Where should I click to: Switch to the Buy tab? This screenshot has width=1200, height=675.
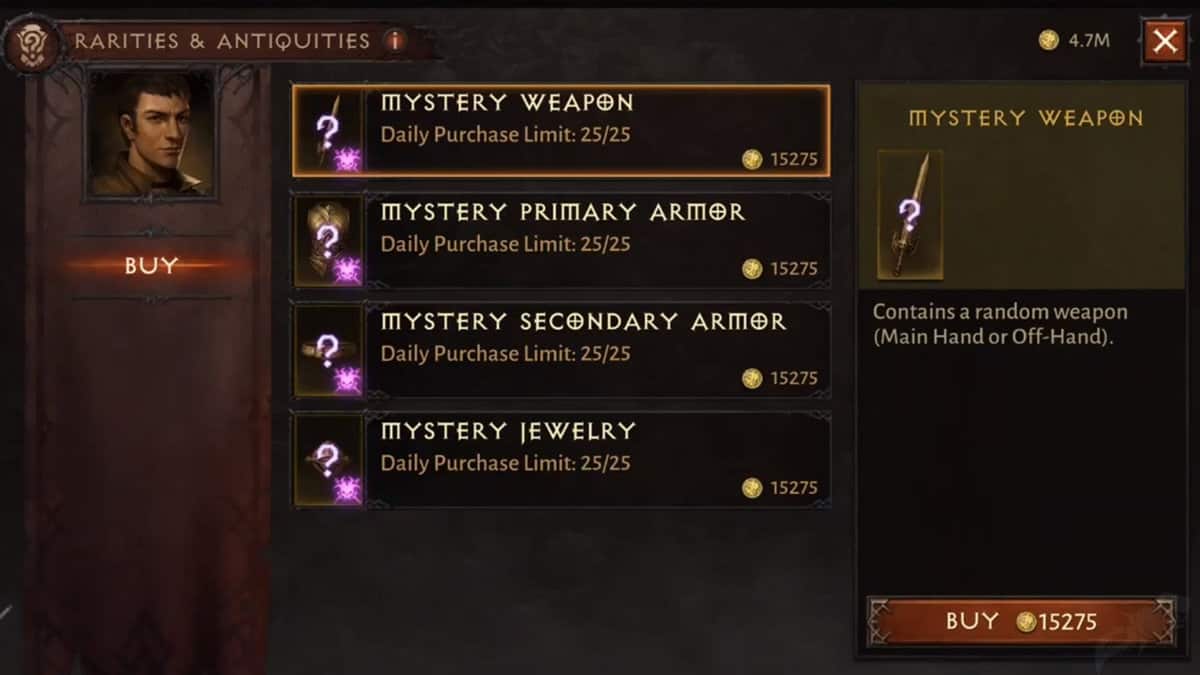click(x=151, y=266)
